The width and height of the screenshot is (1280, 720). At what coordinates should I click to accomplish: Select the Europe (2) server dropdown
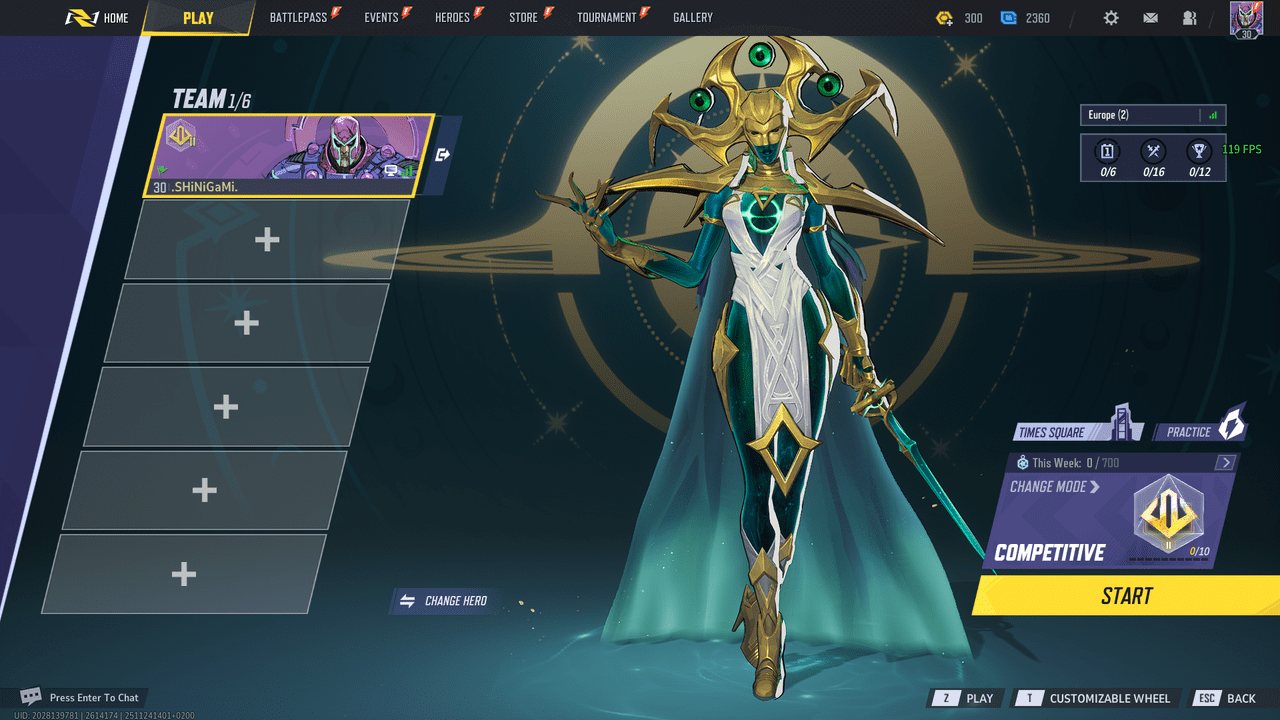coord(1152,115)
